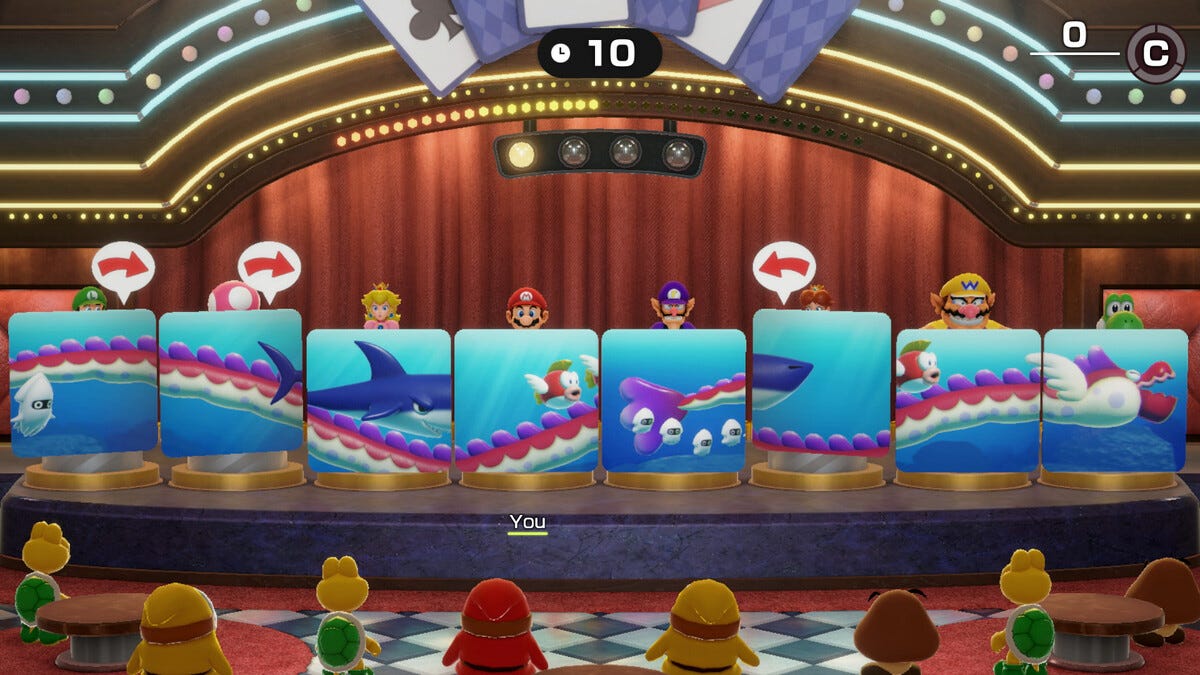Click the right arrow bubble above Toad
The height and width of the screenshot is (675, 1200).
(x=269, y=266)
